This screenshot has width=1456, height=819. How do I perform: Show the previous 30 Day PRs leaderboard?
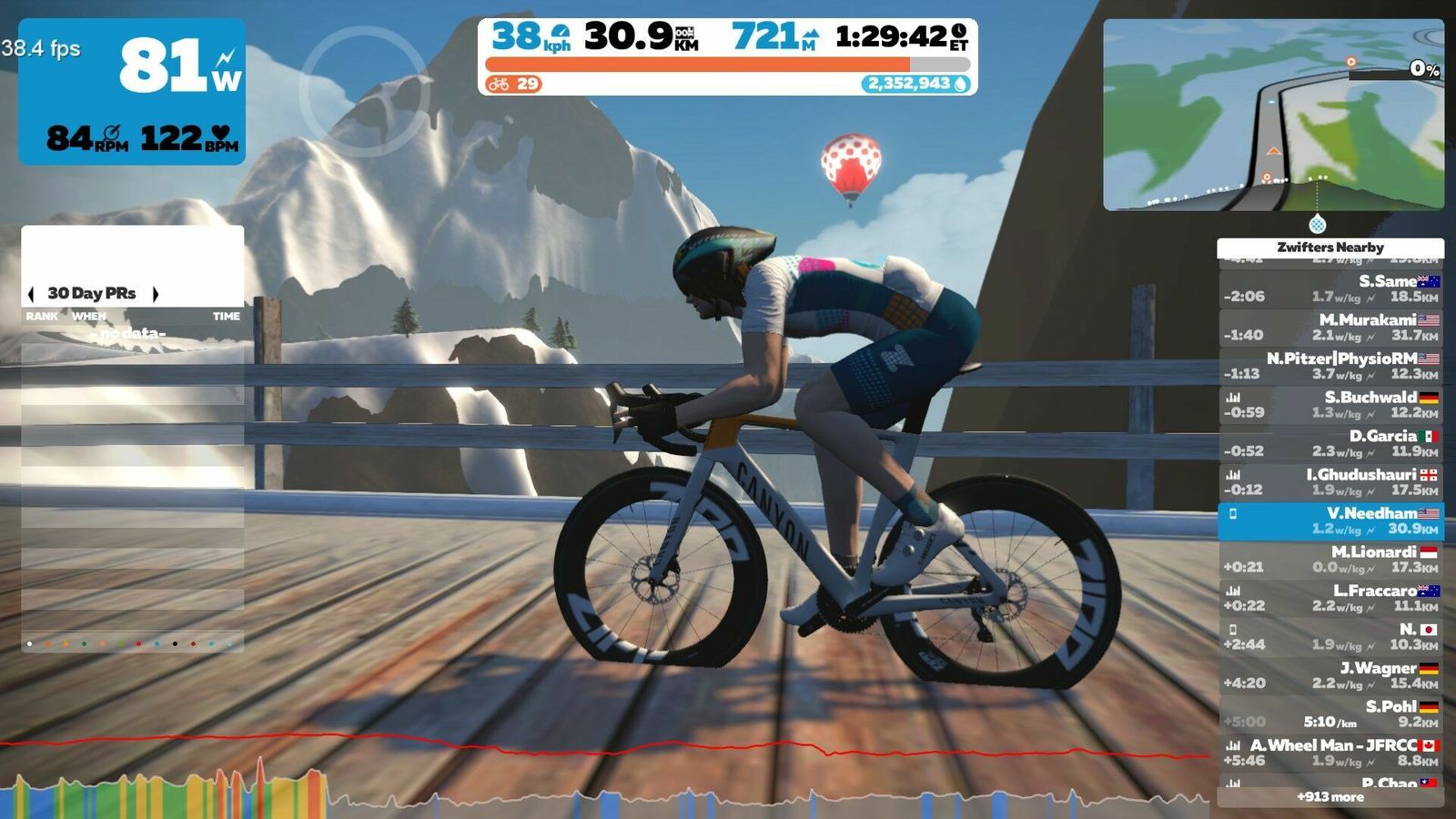pos(32,294)
